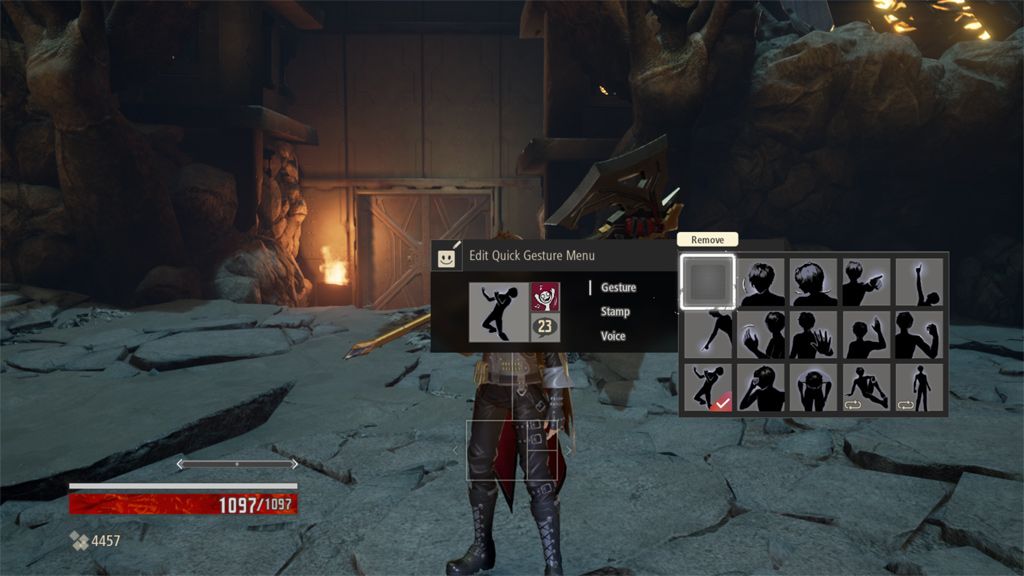This screenshot has width=1024, height=576.
Task: Select the Gesture category
Action: click(618, 287)
